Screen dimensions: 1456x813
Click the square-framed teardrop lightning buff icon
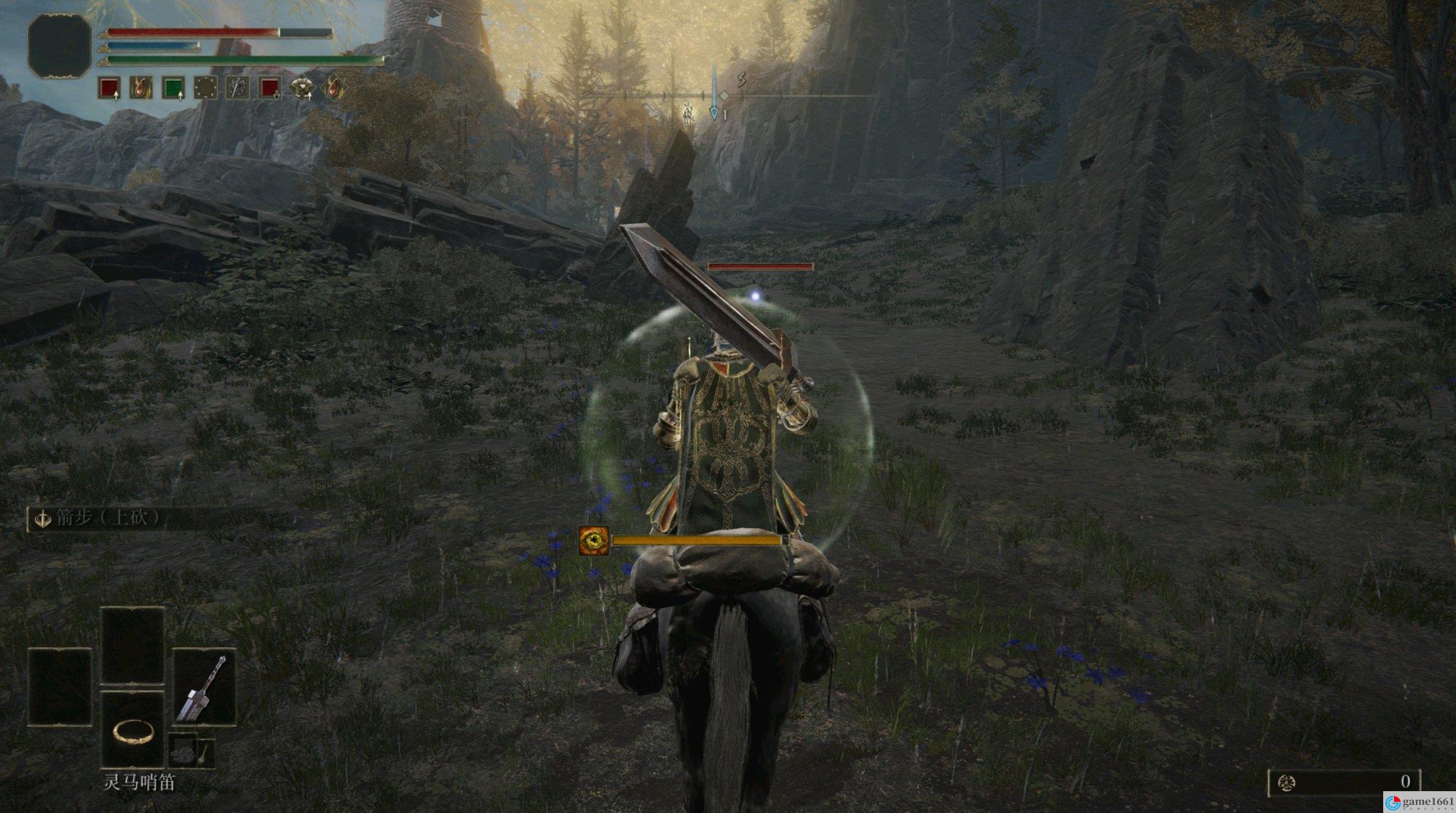pos(141,88)
